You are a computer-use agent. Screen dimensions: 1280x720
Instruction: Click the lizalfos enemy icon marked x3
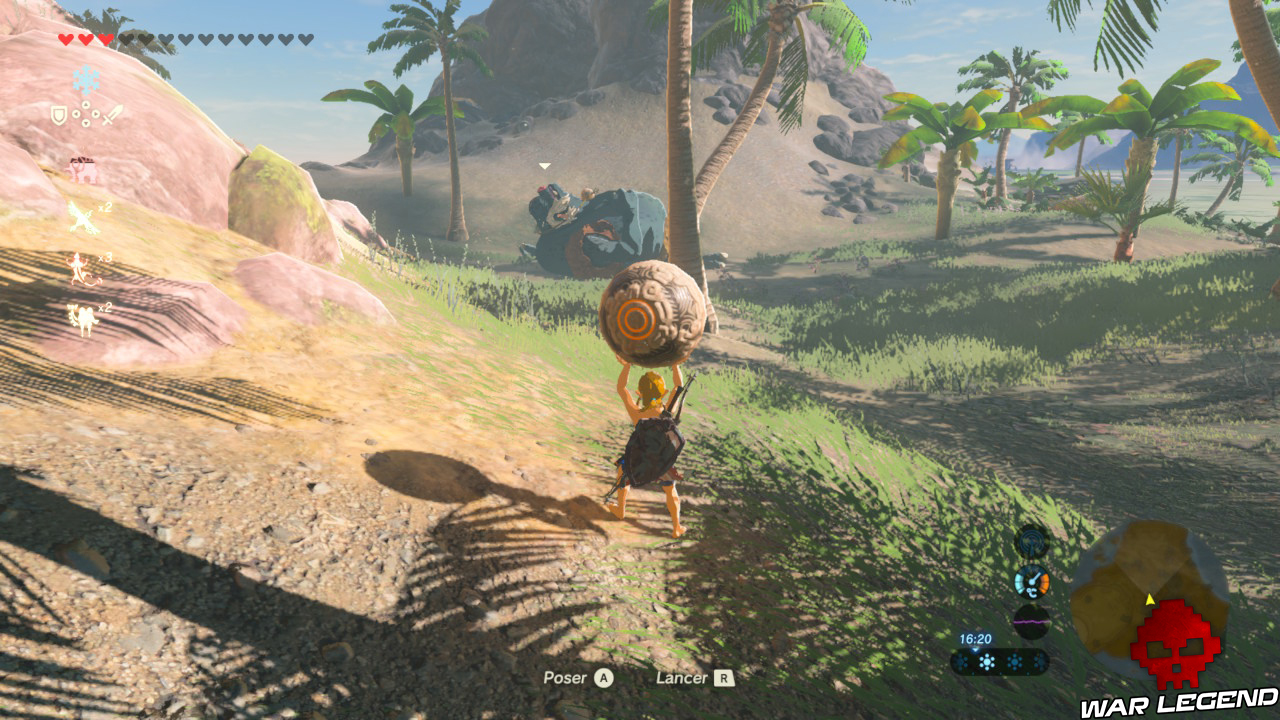(x=79, y=267)
